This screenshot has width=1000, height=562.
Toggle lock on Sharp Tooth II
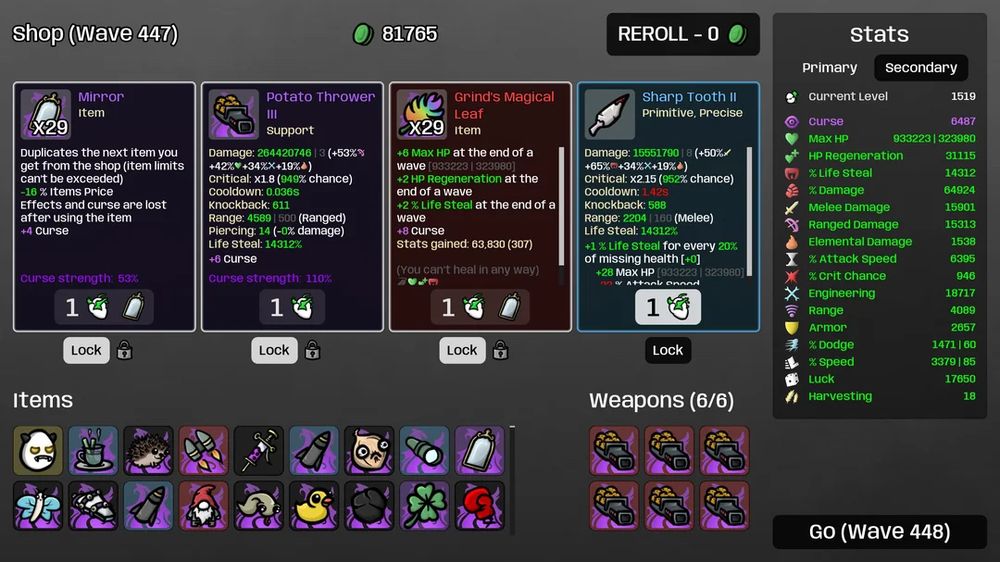coord(668,350)
